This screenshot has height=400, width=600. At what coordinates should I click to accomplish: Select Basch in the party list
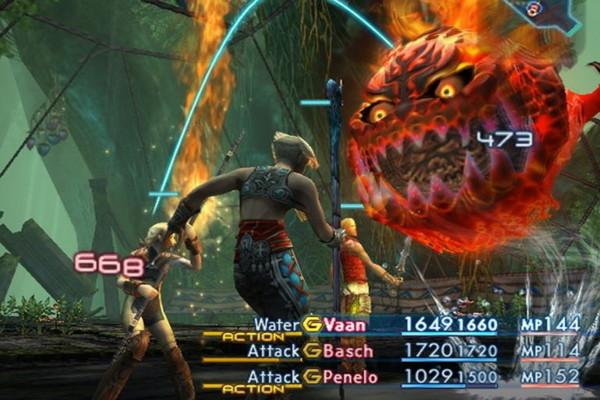coord(349,351)
